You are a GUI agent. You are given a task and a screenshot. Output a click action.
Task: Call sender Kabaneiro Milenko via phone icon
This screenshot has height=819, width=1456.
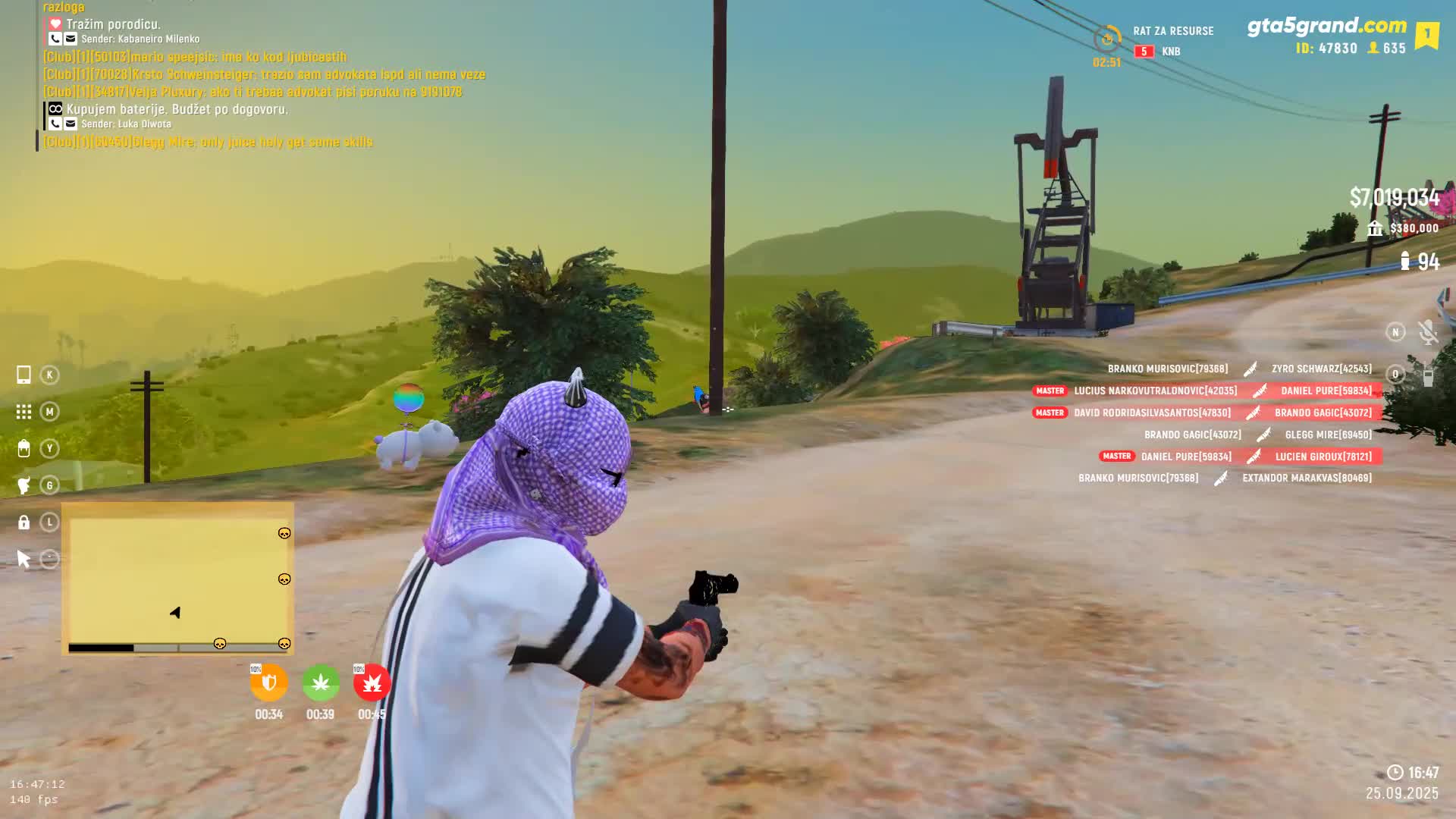point(55,39)
